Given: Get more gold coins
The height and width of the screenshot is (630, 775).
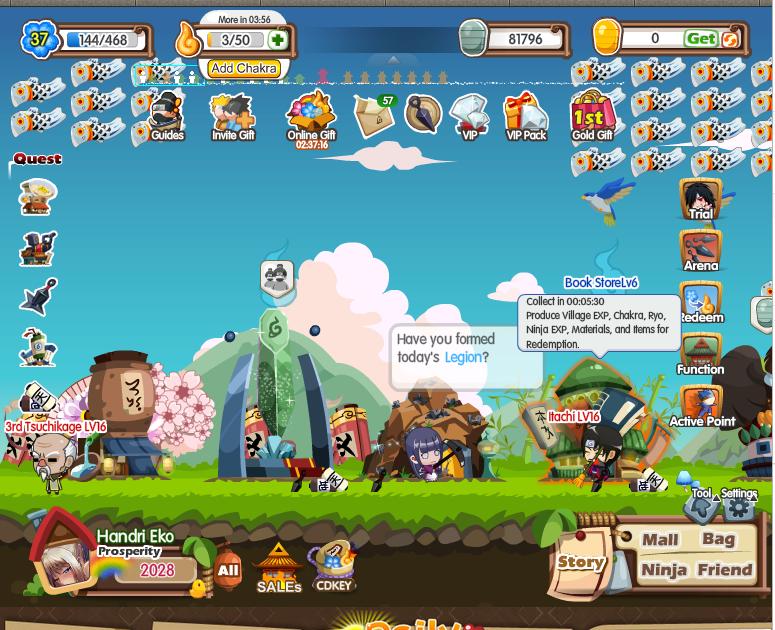Looking at the screenshot, I should click(701, 39).
